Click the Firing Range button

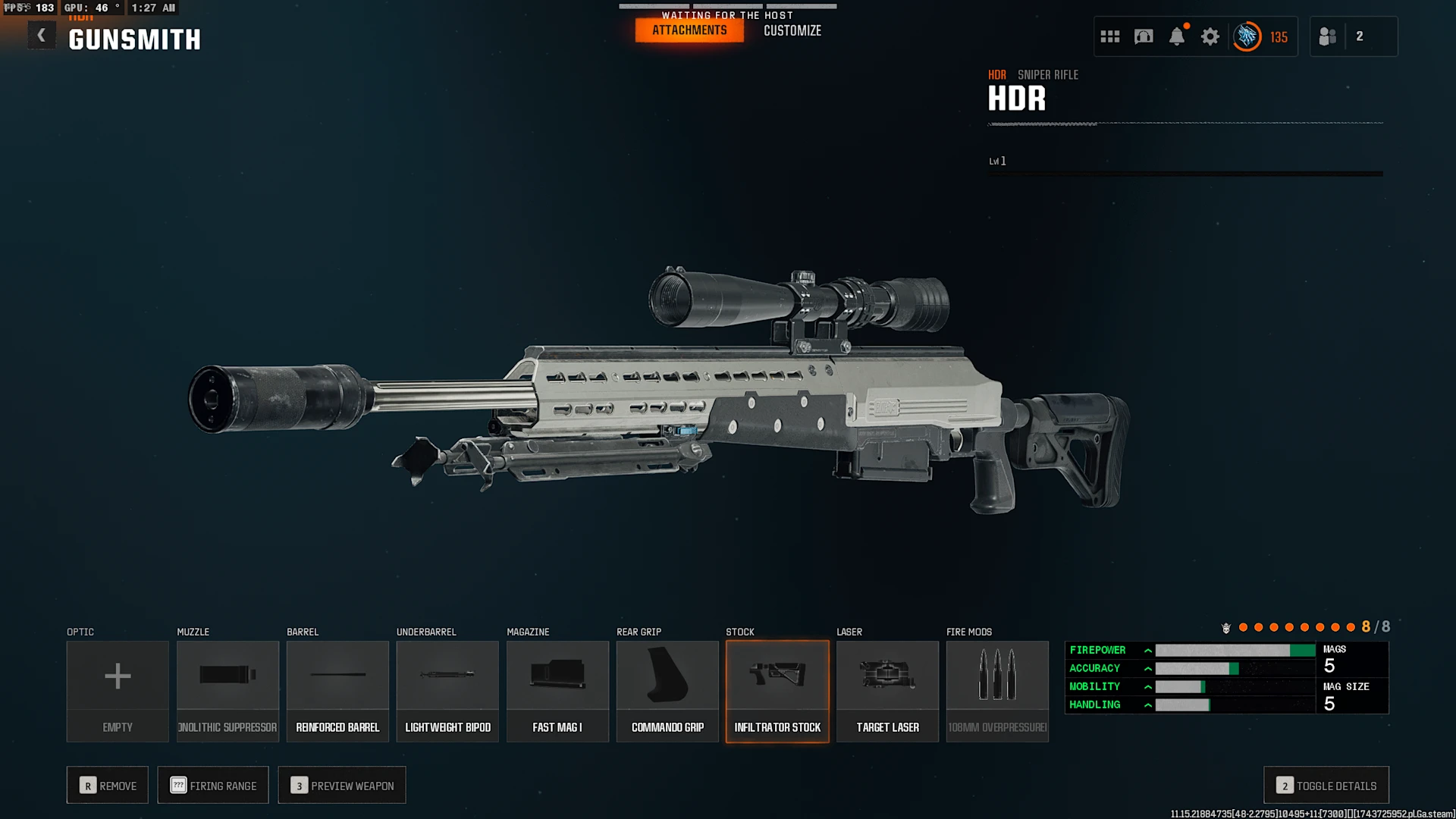click(x=213, y=785)
